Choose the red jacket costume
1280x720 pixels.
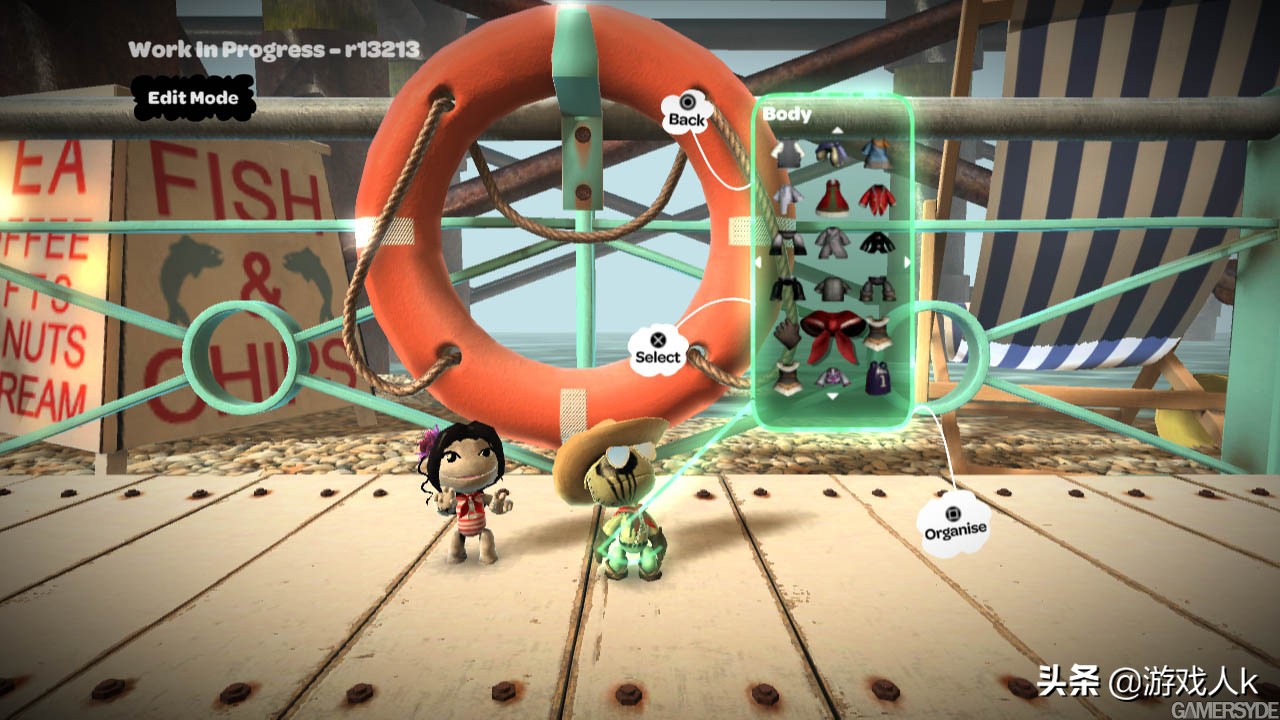pos(877,198)
